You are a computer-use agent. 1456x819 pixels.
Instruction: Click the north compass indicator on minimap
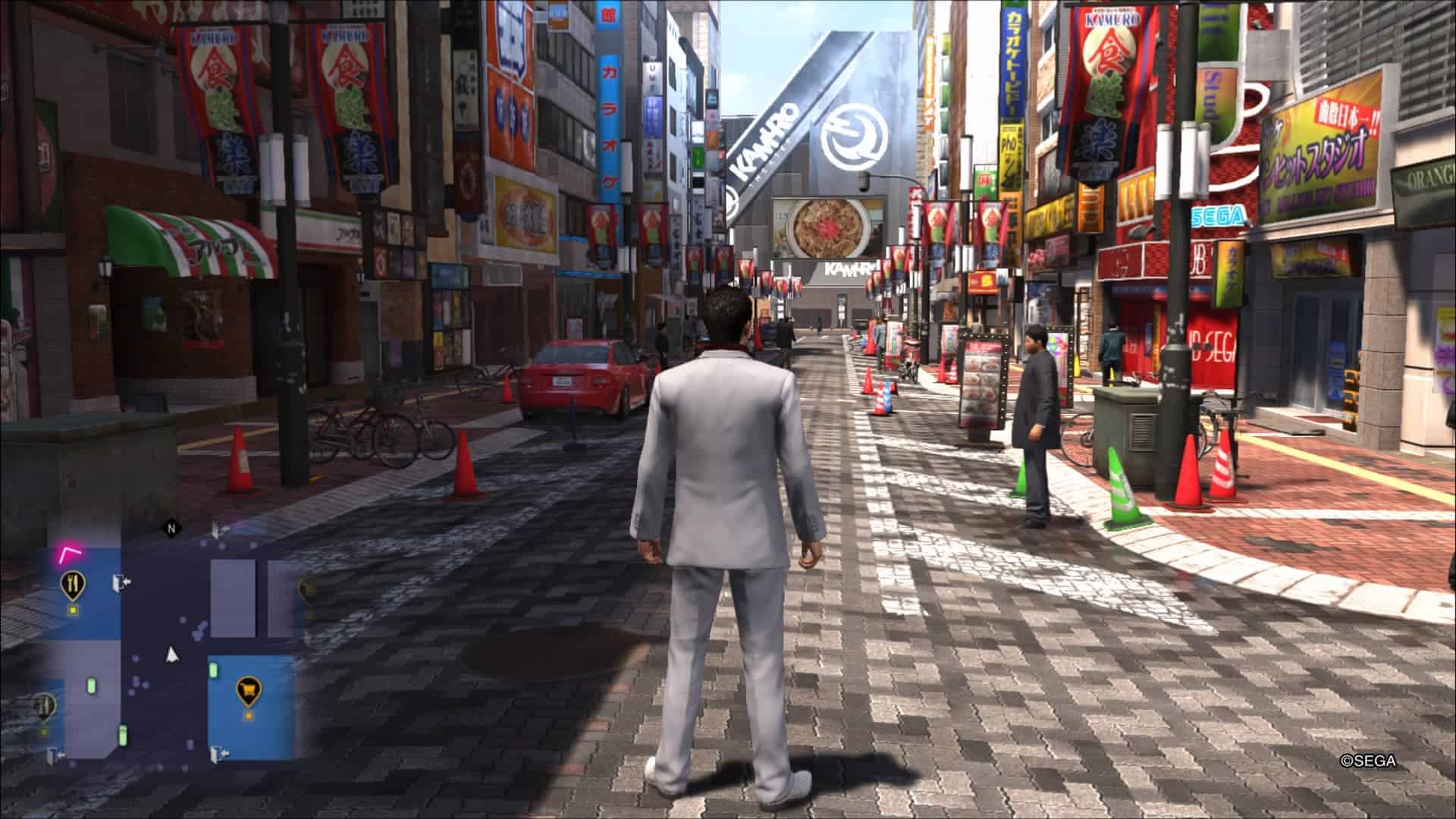[x=171, y=528]
